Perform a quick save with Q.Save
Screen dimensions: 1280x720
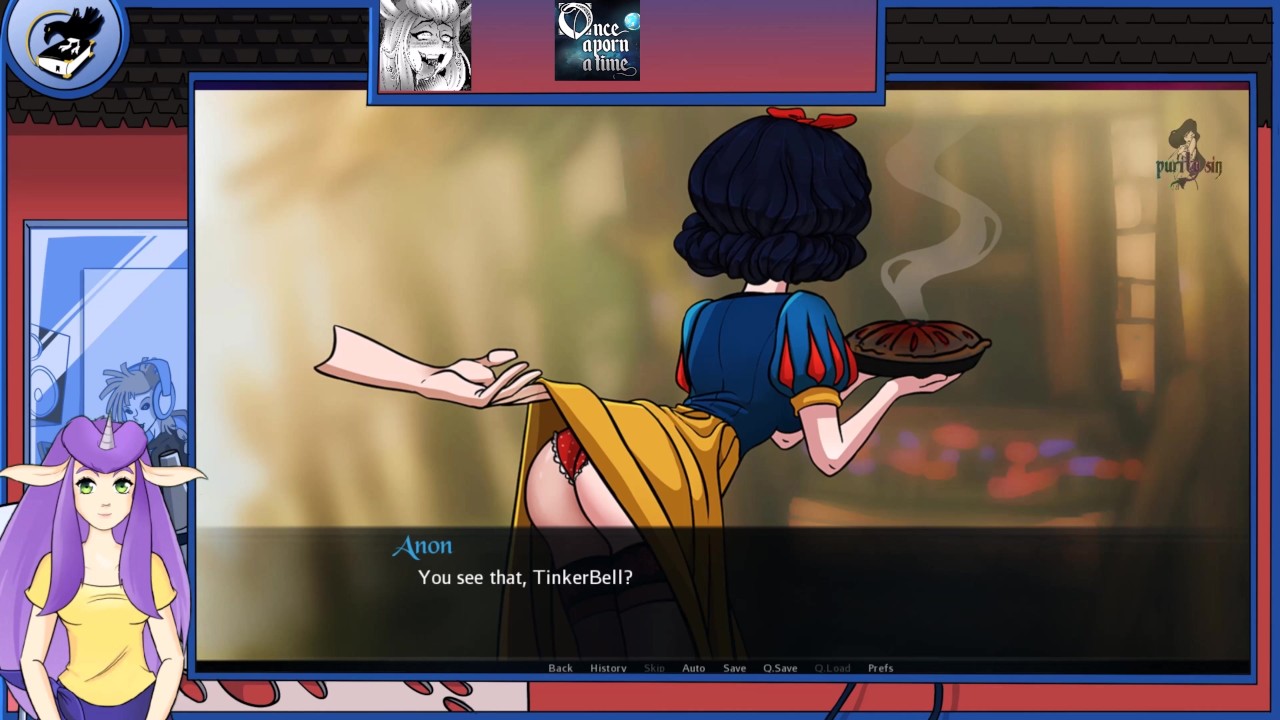780,667
